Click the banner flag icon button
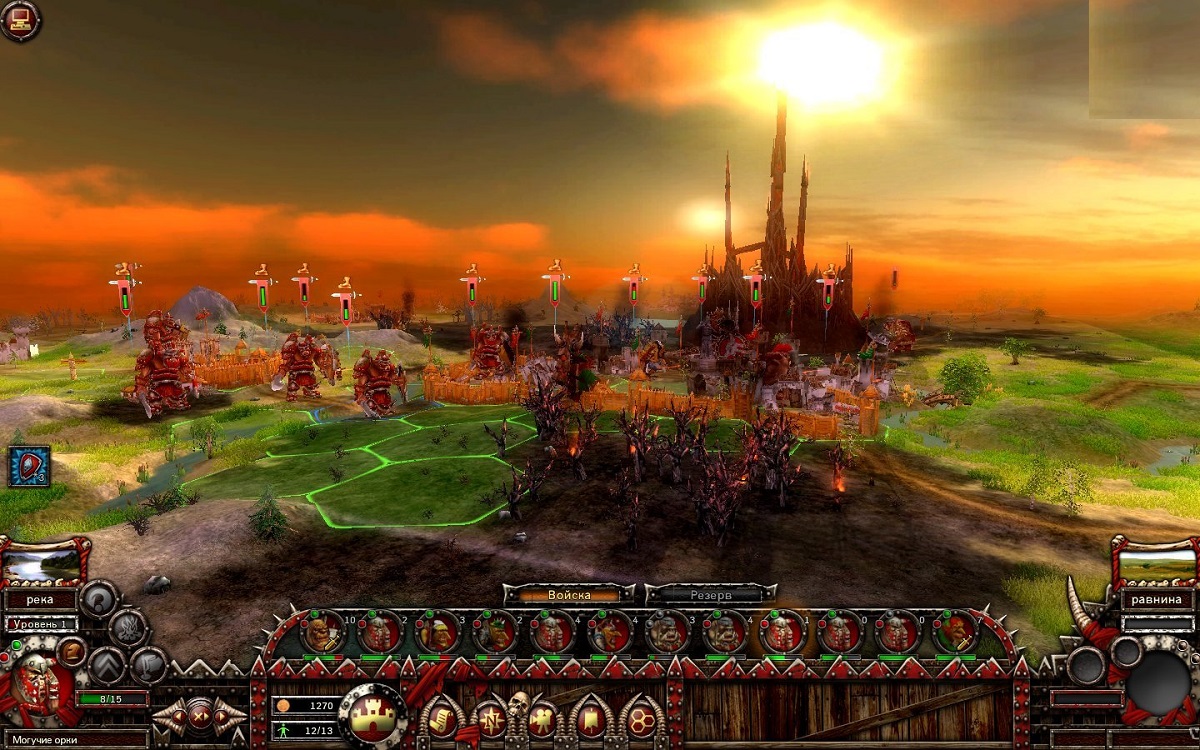Screen dimensions: 1200x750 pos(592,718)
